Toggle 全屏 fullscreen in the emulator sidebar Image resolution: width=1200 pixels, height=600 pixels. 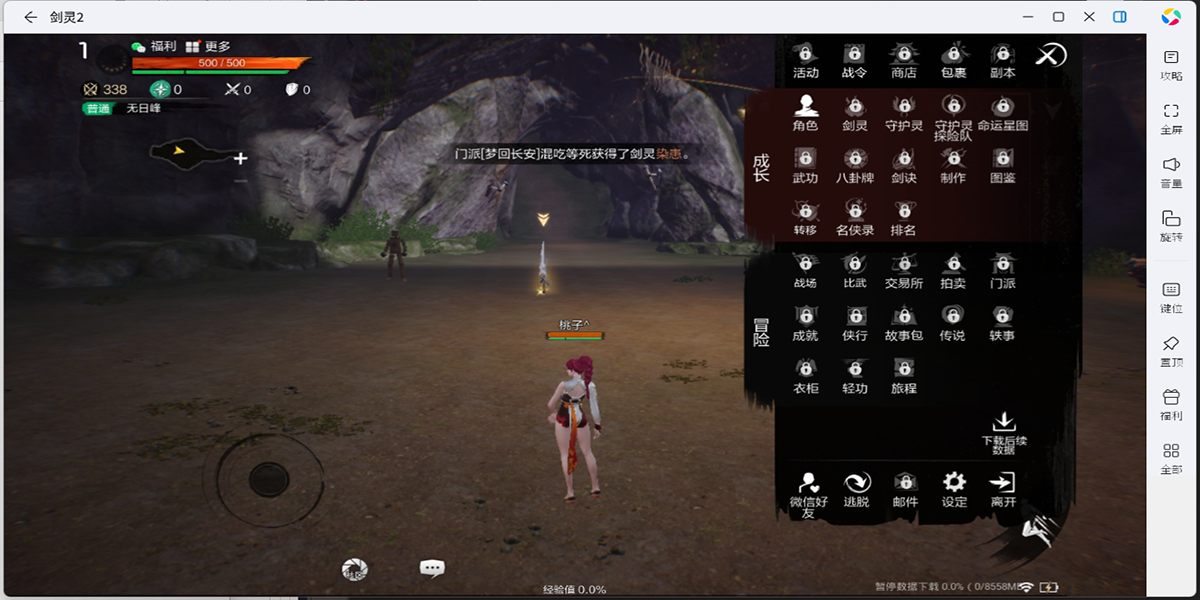(x=1171, y=117)
